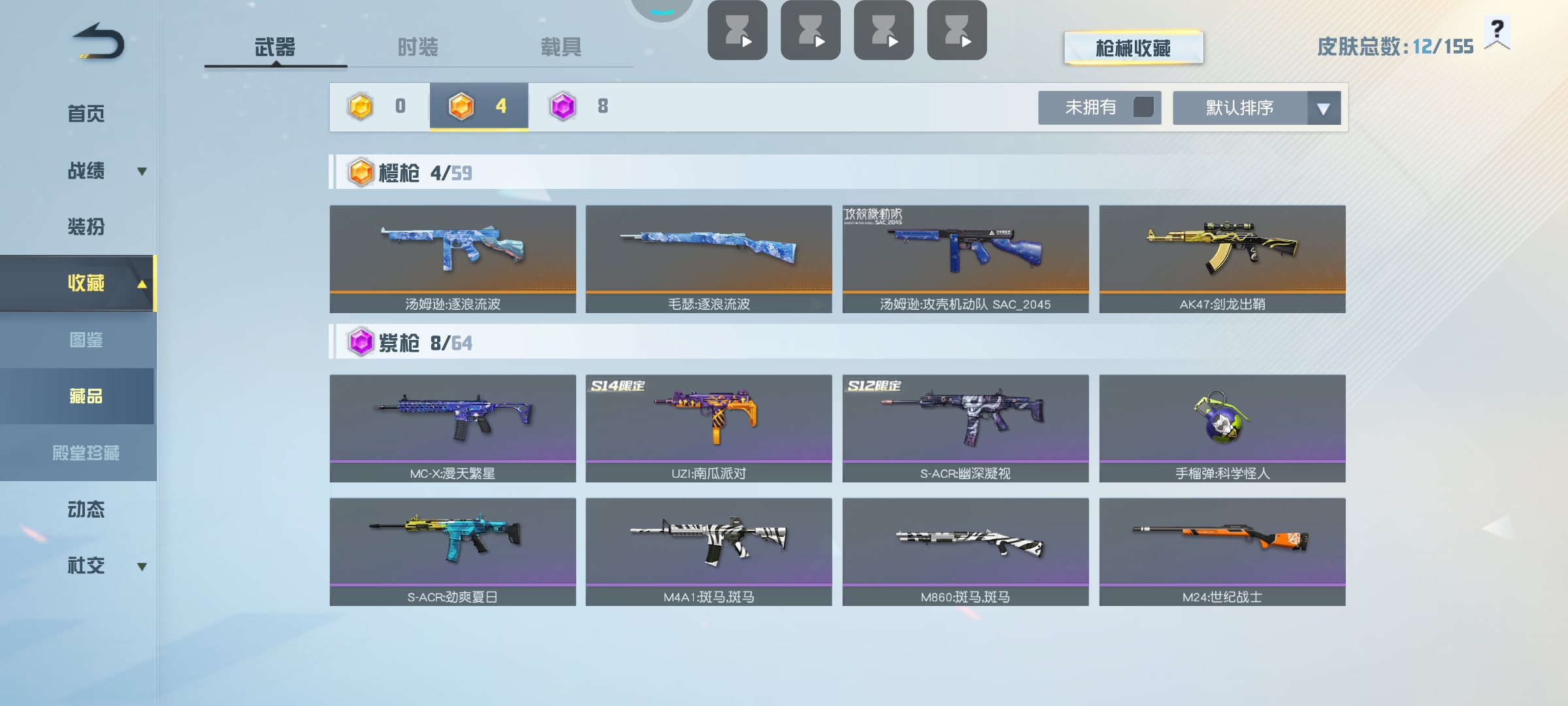Switch to the 载具 tab

click(x=561, y=47)
